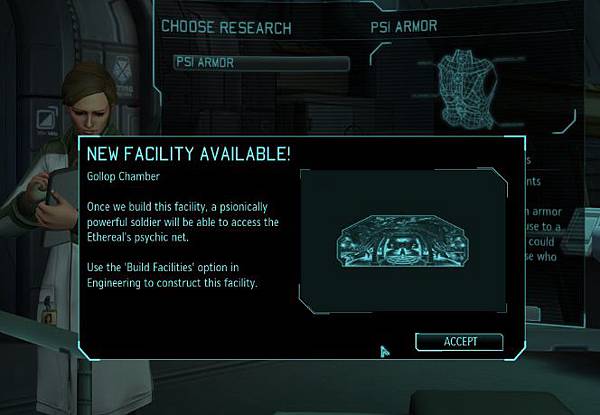Accept the new facility notification

460,342
